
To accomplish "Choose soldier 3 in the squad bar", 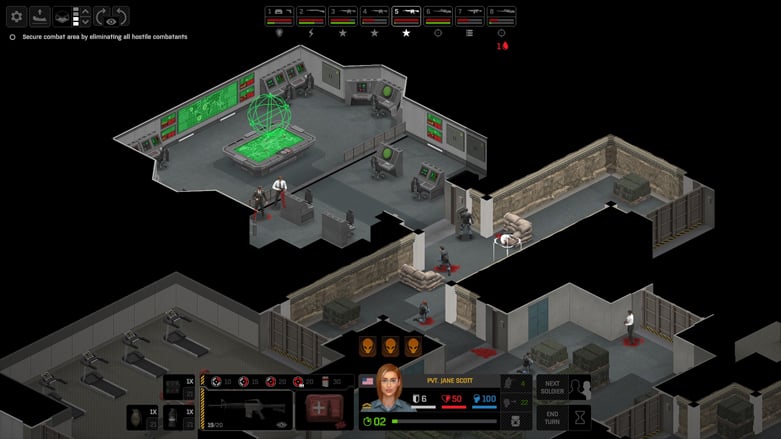I will point(342,15).
